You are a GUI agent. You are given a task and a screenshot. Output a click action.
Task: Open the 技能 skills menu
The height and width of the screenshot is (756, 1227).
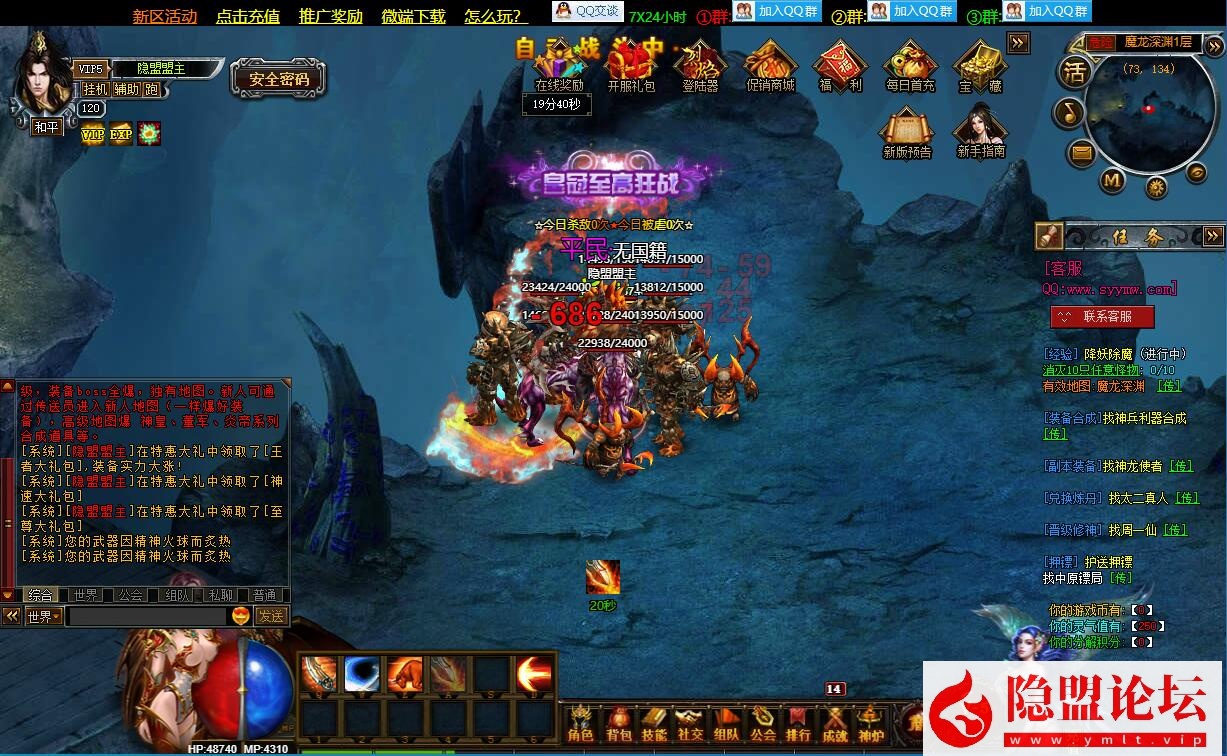[654, 724]
